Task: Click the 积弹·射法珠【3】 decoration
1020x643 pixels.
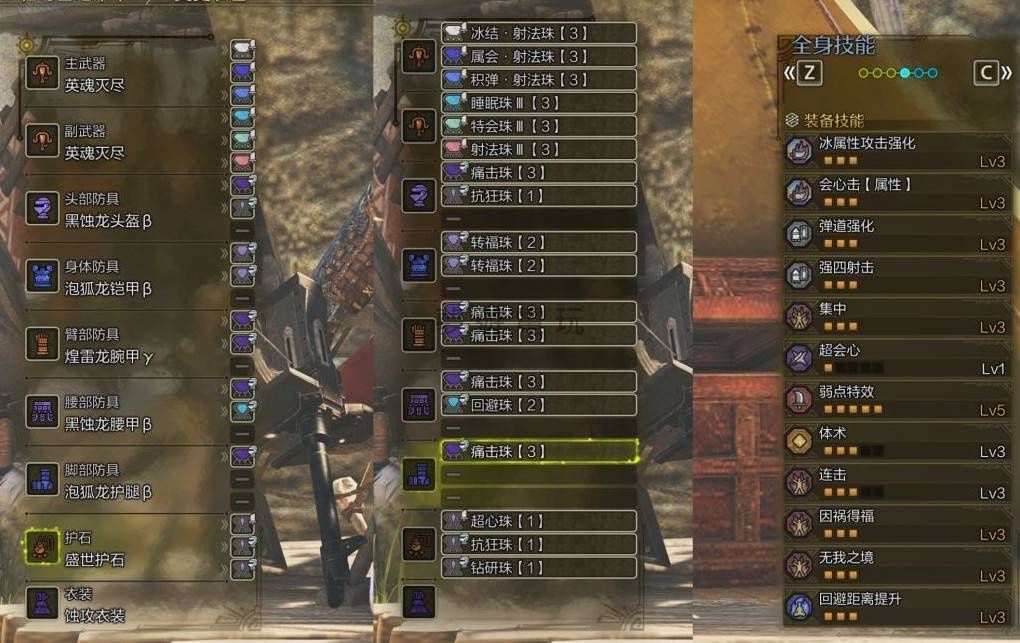Action: (539, 80)
